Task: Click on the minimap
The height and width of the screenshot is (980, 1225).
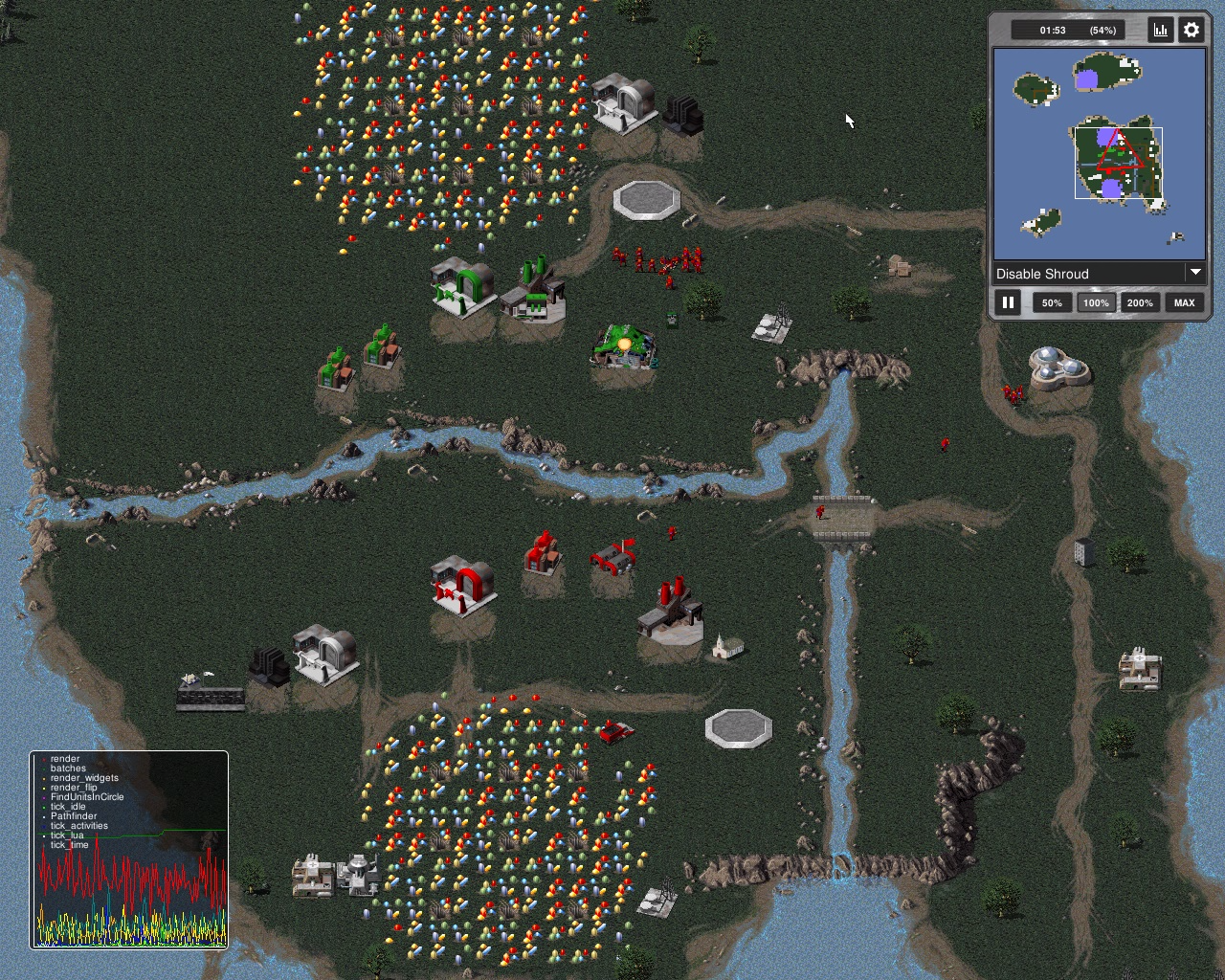Action: (1099, 153)
